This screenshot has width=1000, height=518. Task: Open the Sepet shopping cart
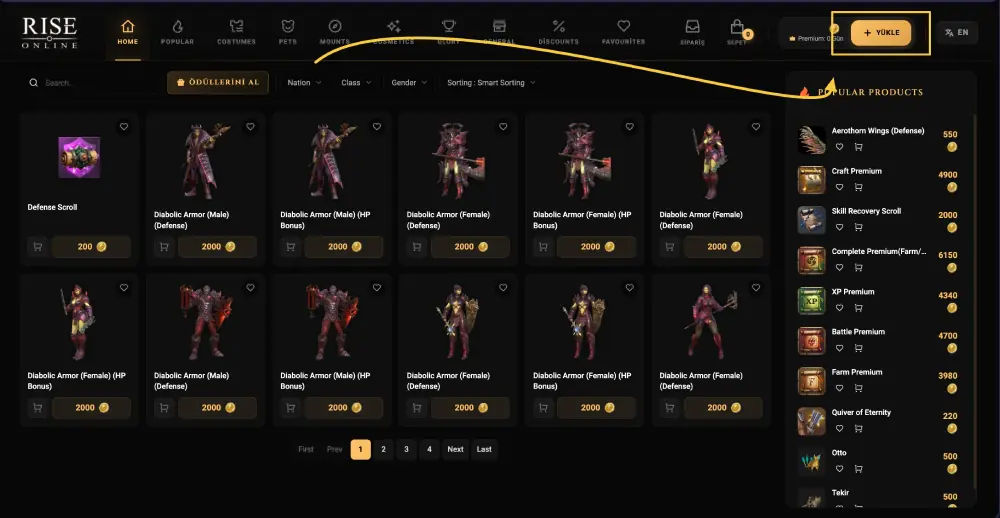coord(737,32)
